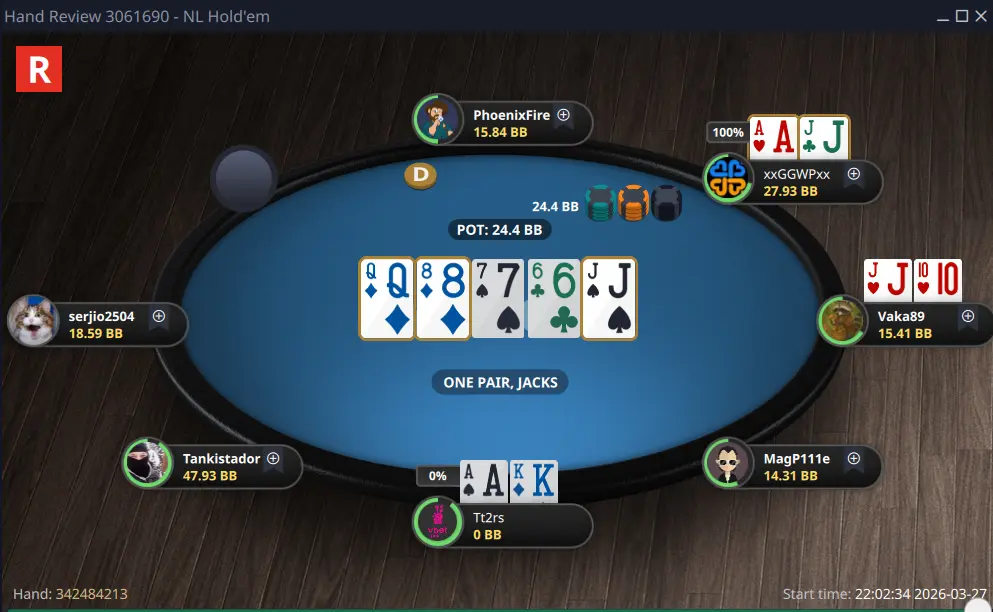
Task: Maximize the Hand Review window
Action: [x=962, y=16]
